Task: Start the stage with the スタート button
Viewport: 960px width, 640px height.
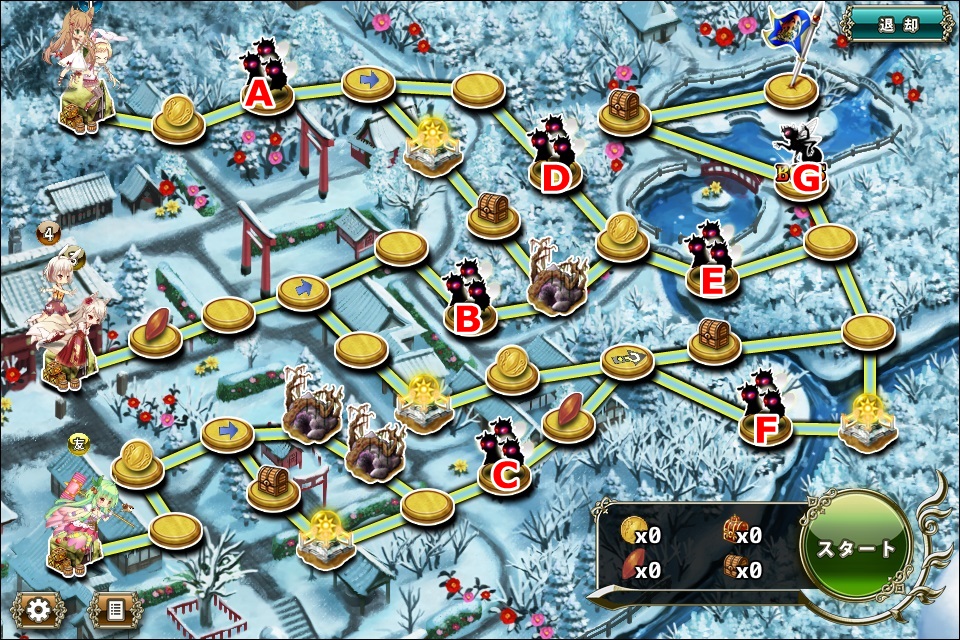Action: pyautogui.click(x=857, y=549)
